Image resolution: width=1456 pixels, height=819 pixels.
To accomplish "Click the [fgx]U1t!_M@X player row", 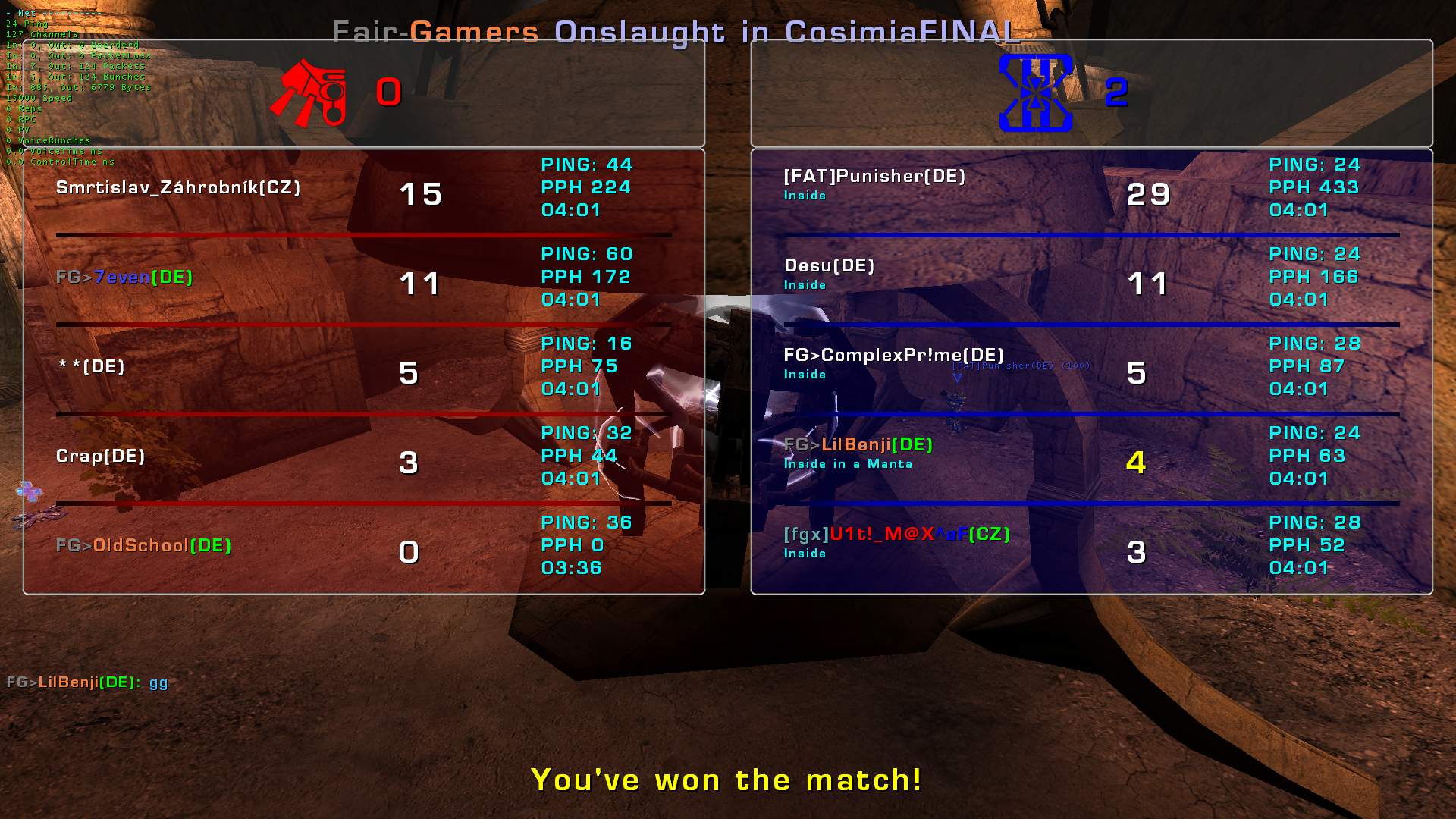I will coord(897,535).
